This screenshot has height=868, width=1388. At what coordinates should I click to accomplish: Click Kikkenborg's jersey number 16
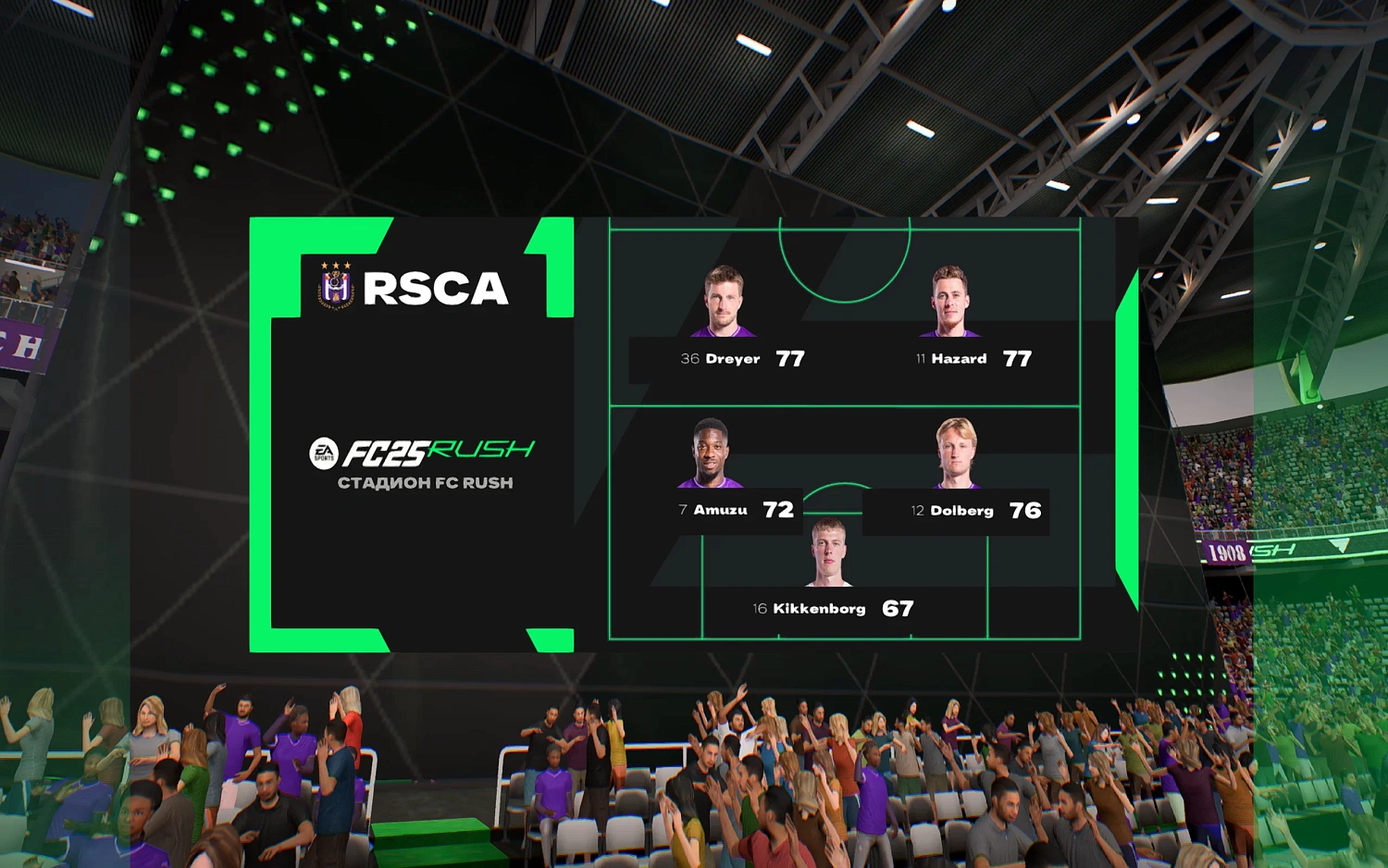point(760,609)
